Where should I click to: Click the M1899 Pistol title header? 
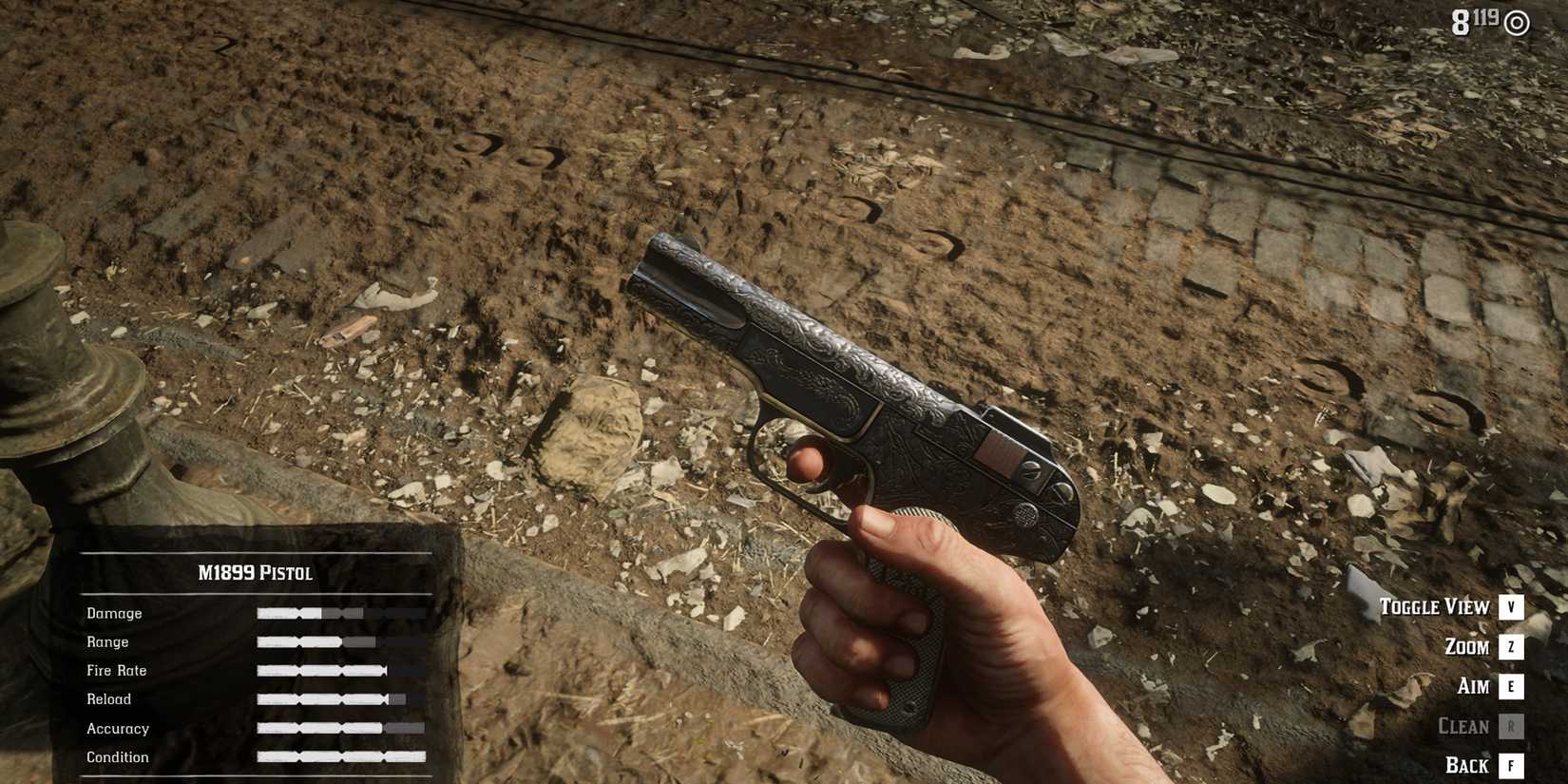tap(255, 574)
